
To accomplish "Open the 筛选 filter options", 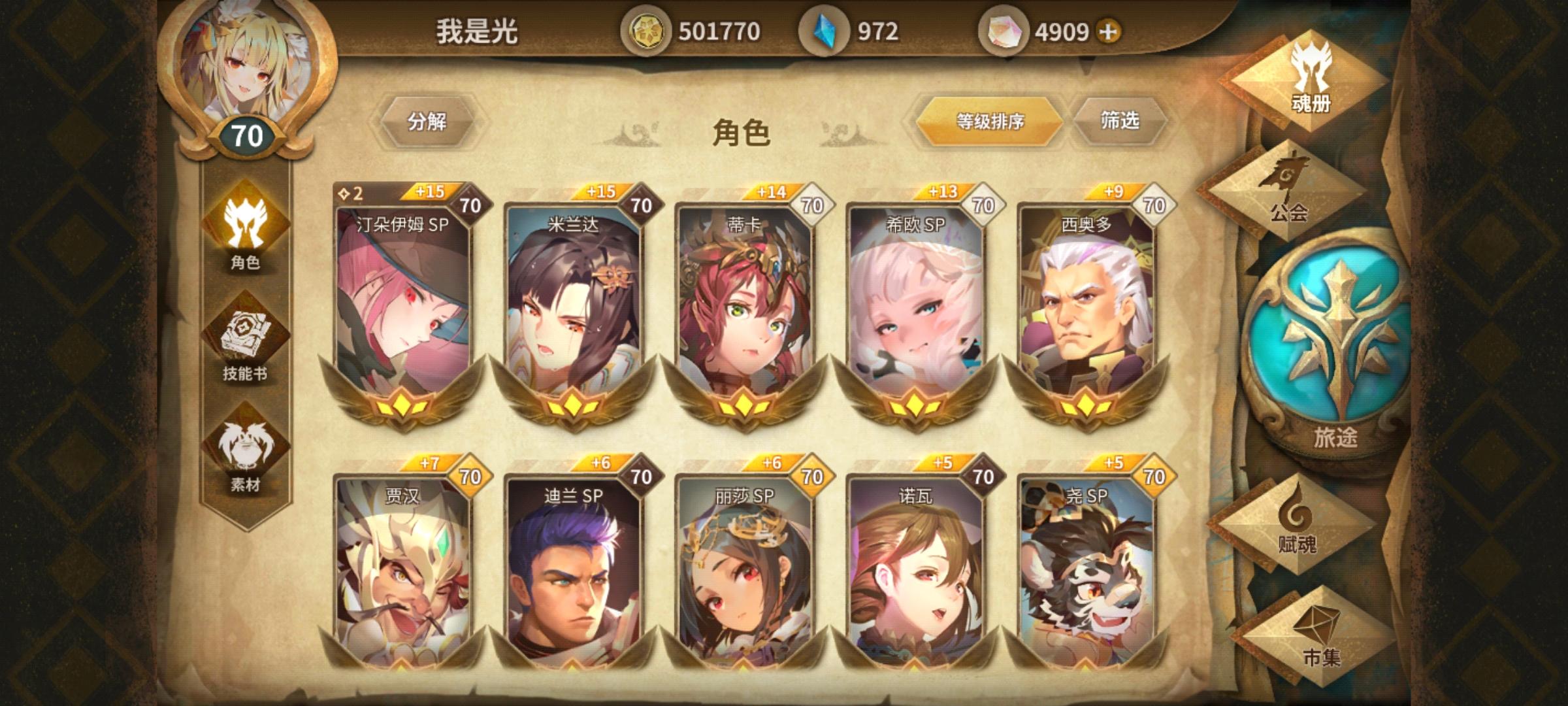I will pos(1117,121).
